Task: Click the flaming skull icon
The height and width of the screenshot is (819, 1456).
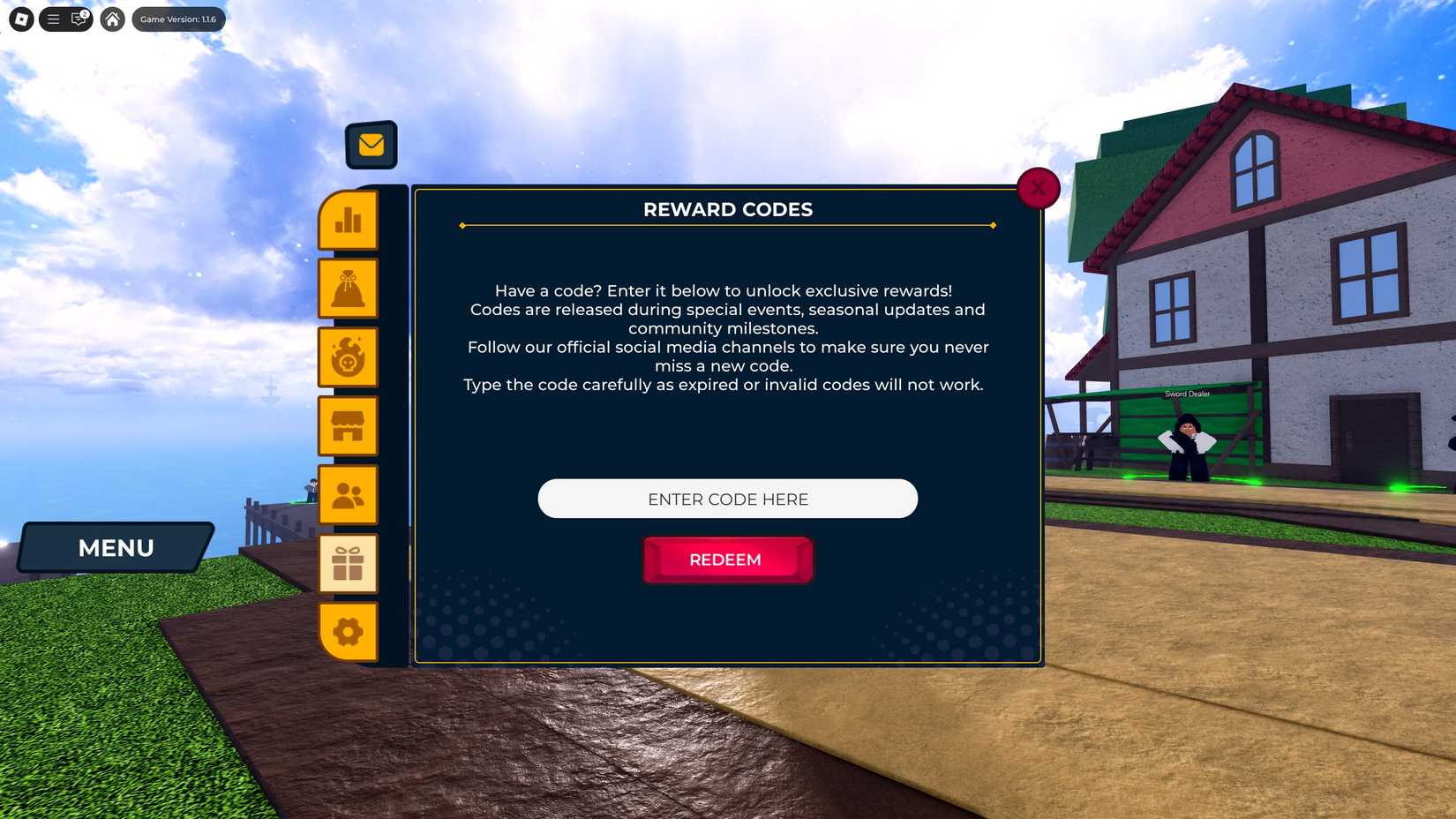Action: click(x=349, y=357)
